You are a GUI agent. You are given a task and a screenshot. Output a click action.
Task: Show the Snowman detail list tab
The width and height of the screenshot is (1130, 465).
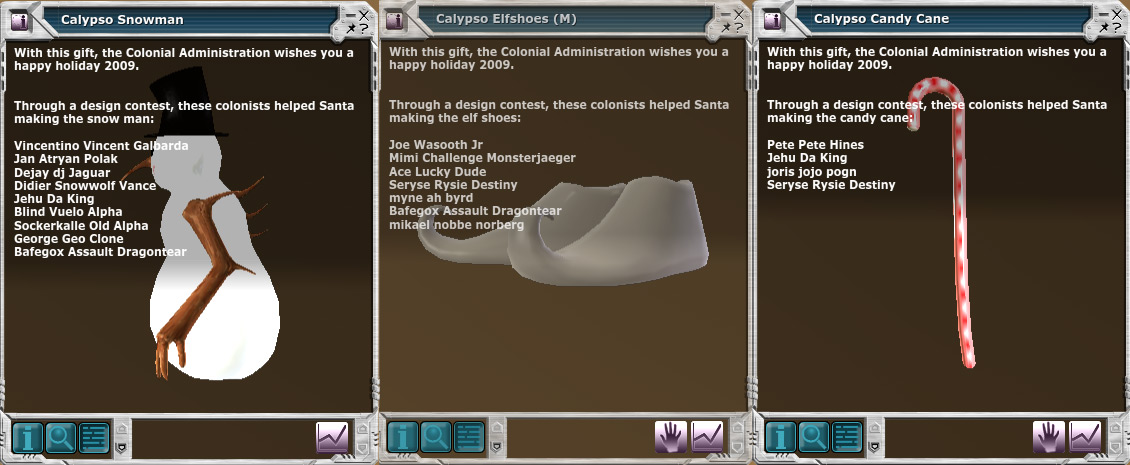click(x=92, y=437)
